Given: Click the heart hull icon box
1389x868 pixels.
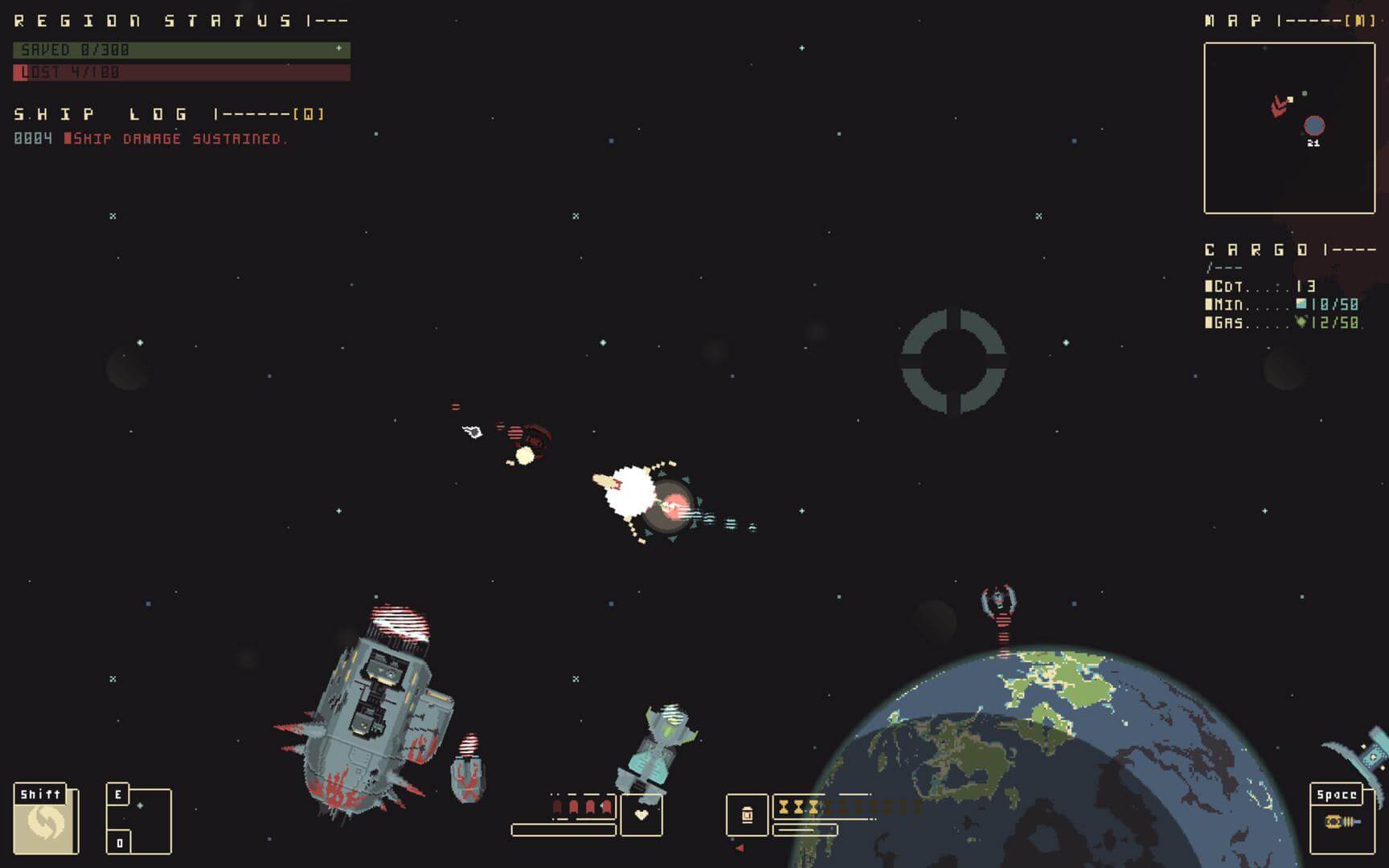Looking at the screenshot, I should [x=641, y=815].
